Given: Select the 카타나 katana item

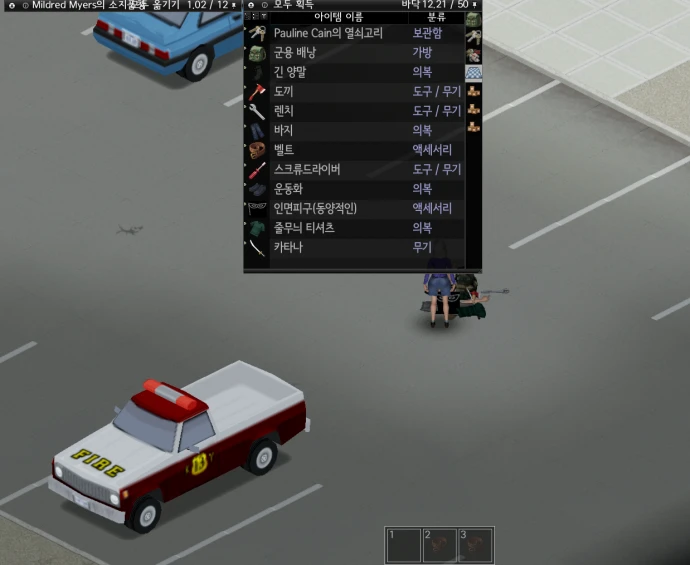Looking at the screenshot, I should pos(288,248).
